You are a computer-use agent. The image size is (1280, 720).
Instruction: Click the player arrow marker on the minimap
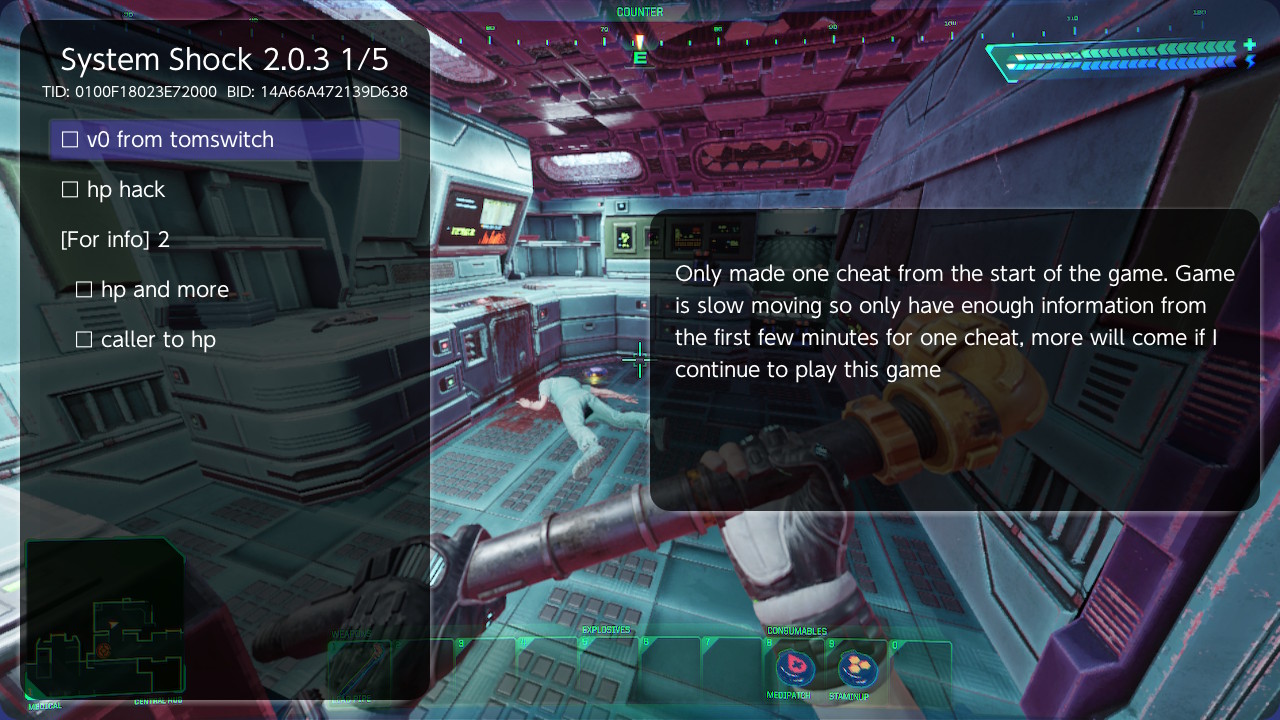(x=111, y=624)
